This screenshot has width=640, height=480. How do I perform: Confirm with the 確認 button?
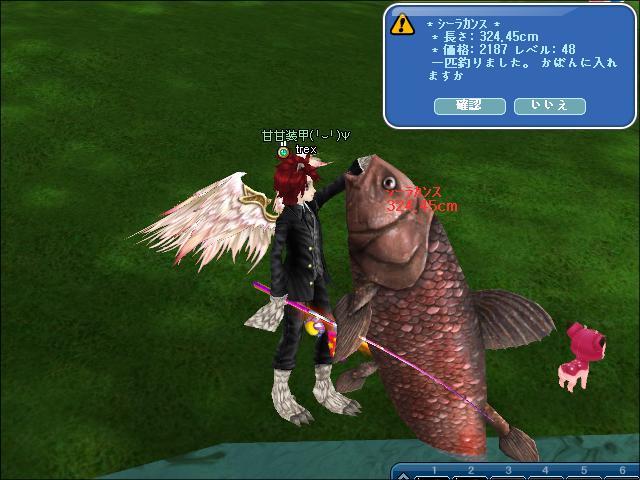click(469, 105)
